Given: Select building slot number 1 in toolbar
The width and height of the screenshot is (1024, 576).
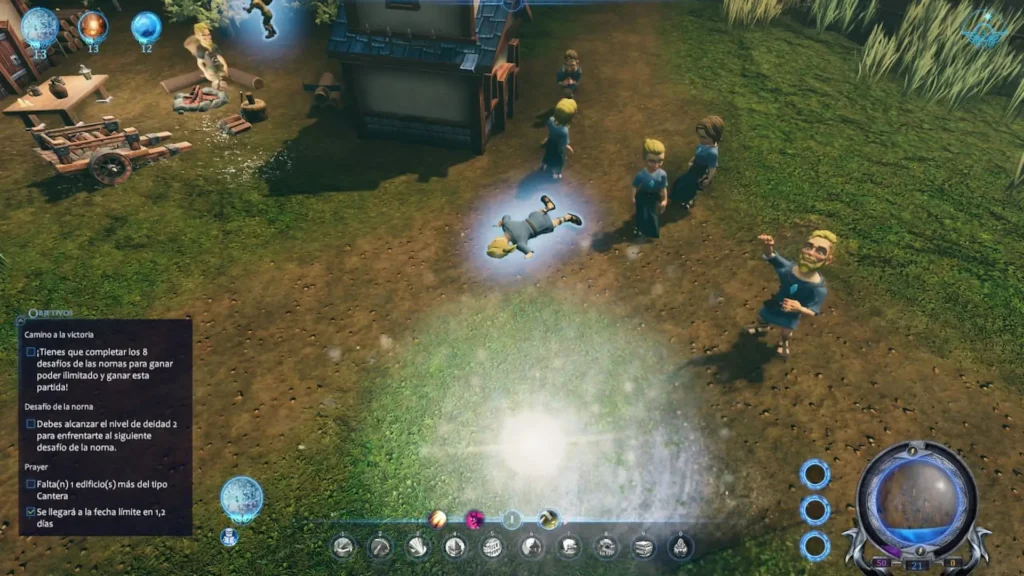Looking at the screenshot, I should tap(343, 546).
